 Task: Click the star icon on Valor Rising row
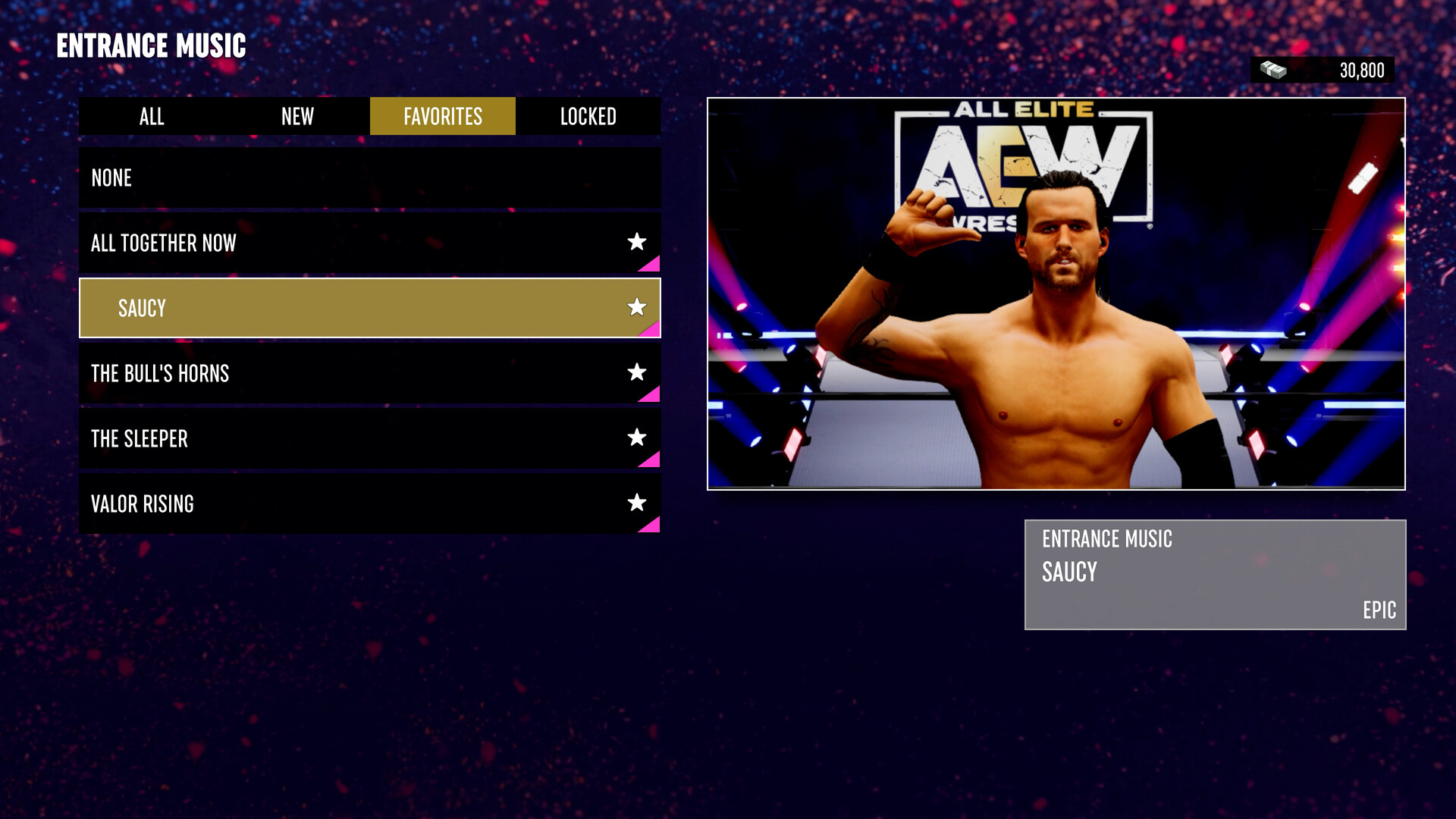(638, 502)
